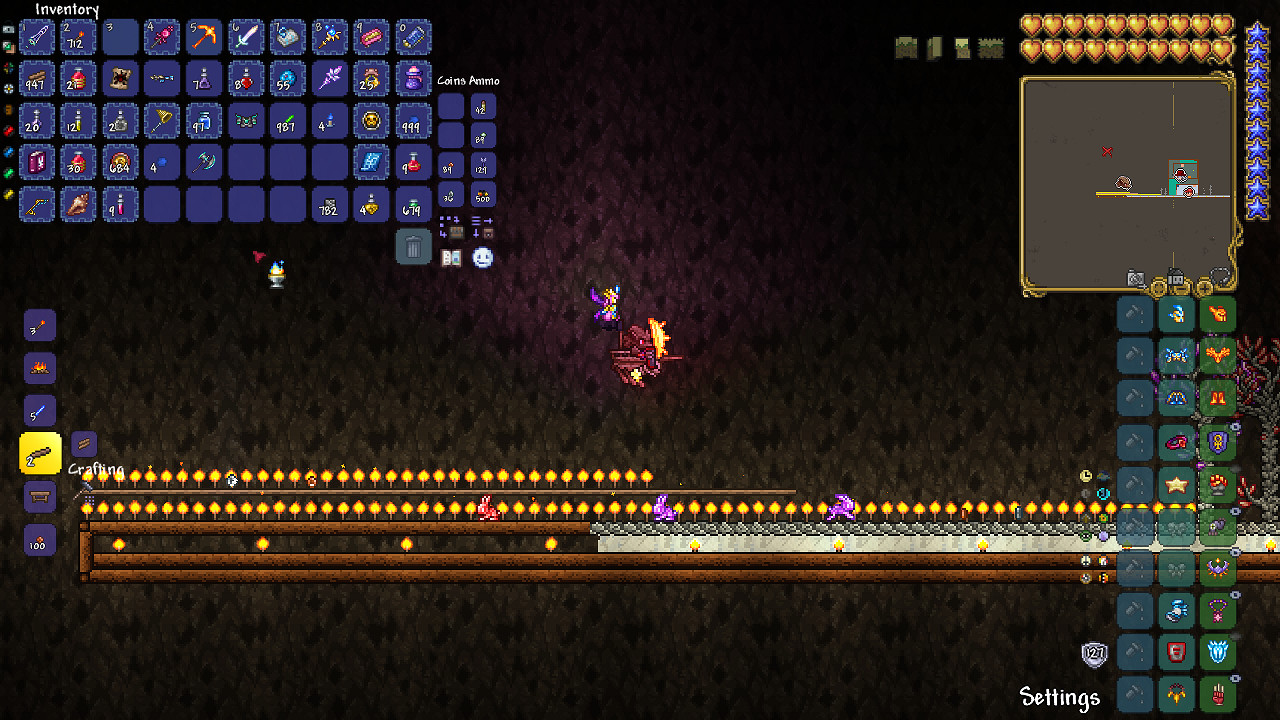Click the trash can slot
The image size is (1280, 720).
414,246
